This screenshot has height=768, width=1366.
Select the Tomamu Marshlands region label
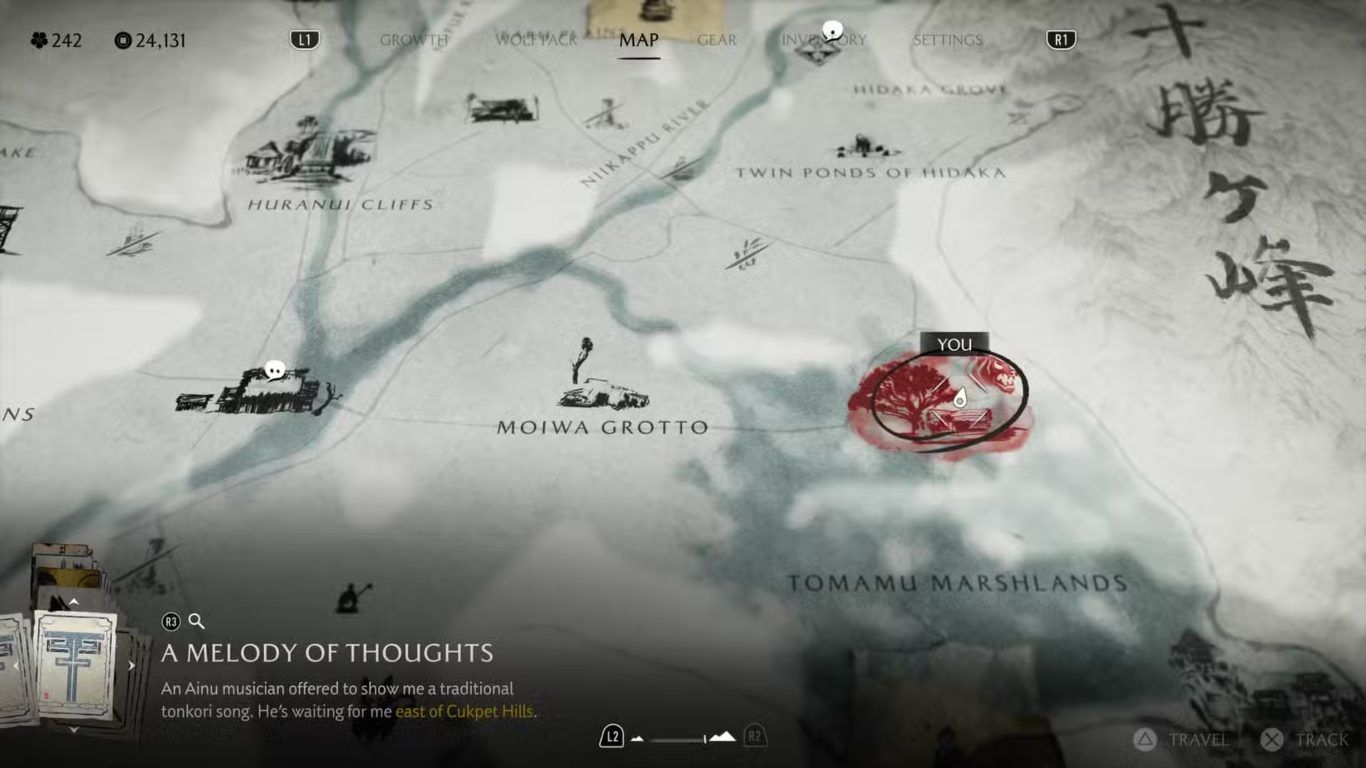957,583
